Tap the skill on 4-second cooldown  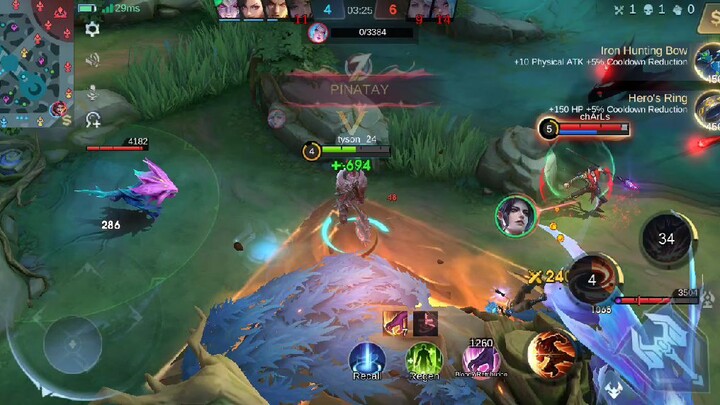click(592, 280)
